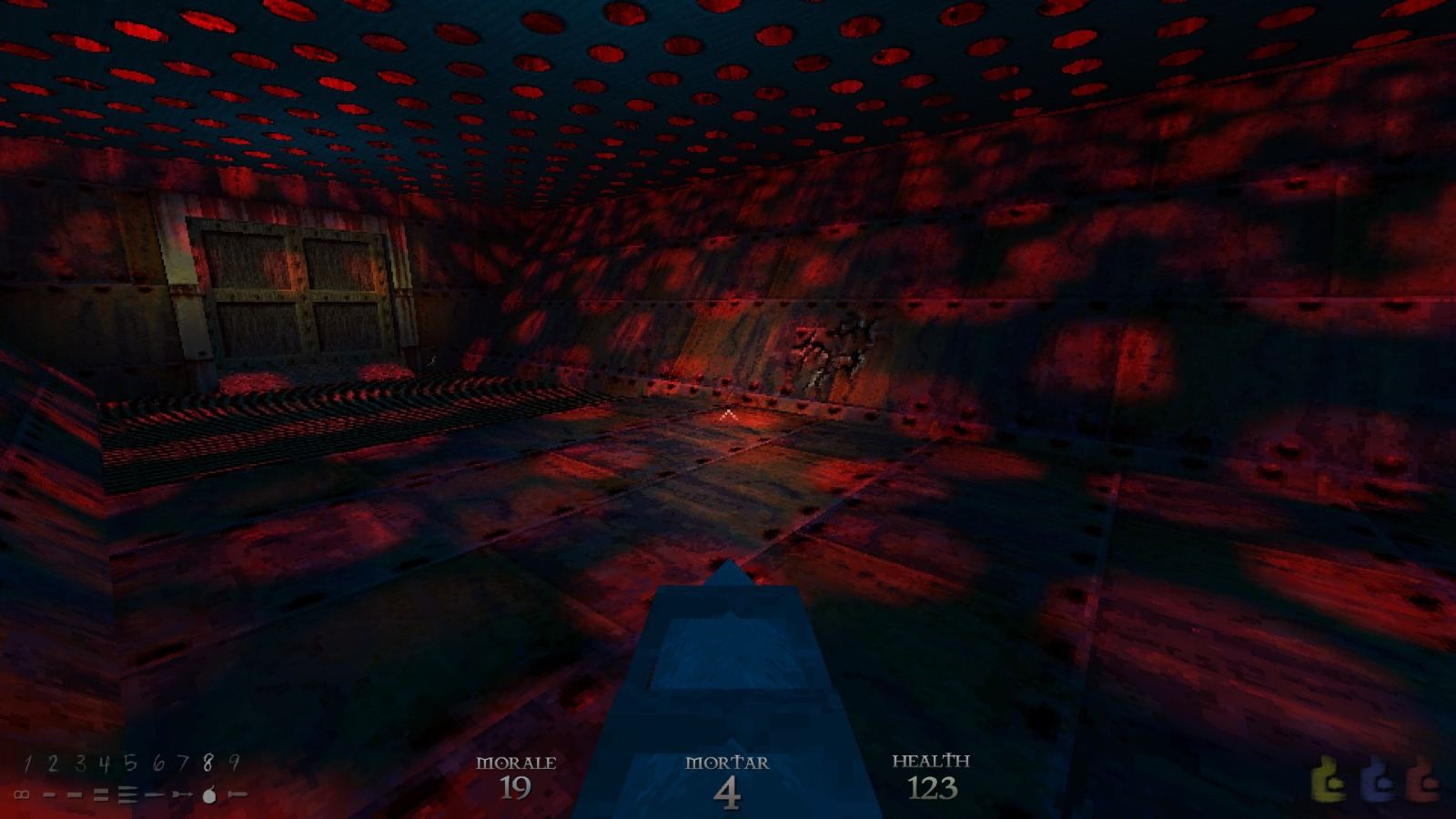Click the yellow key icon in the corner
1456x819 pixels.
(x=1326, y=778)
